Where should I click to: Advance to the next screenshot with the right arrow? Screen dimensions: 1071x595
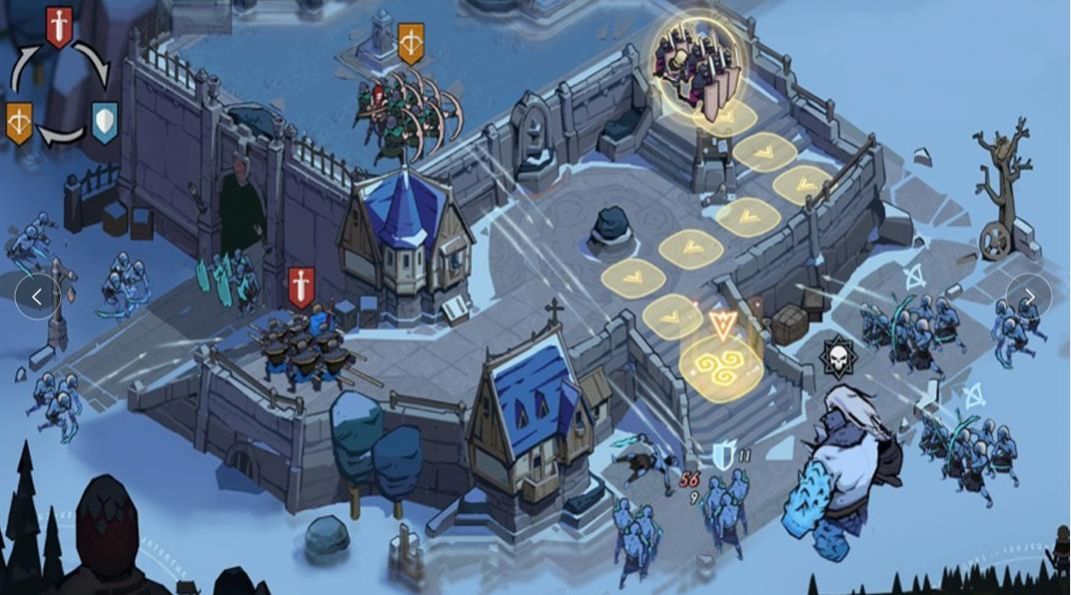[1029, 296]
